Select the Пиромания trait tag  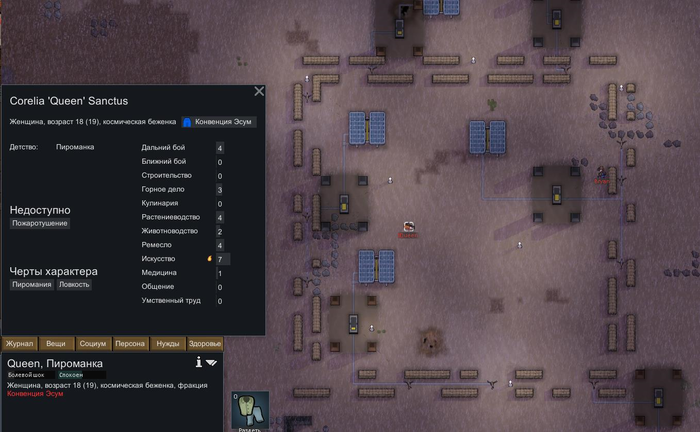[31, 284]
